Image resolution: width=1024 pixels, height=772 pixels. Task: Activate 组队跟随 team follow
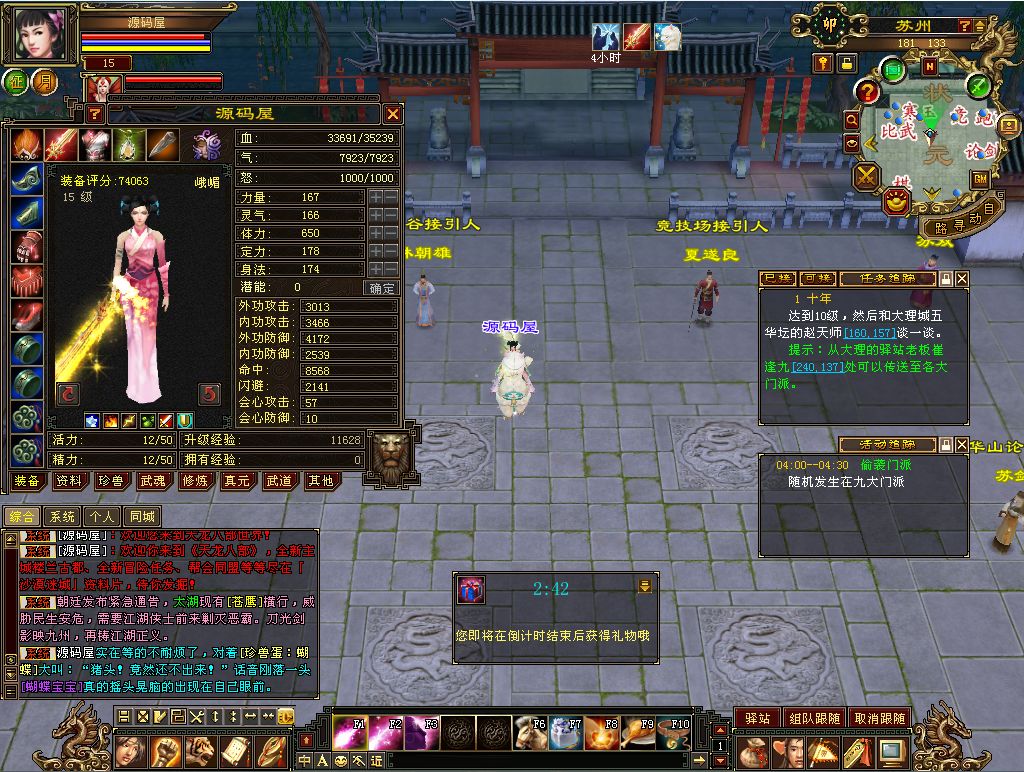(813, 718)
